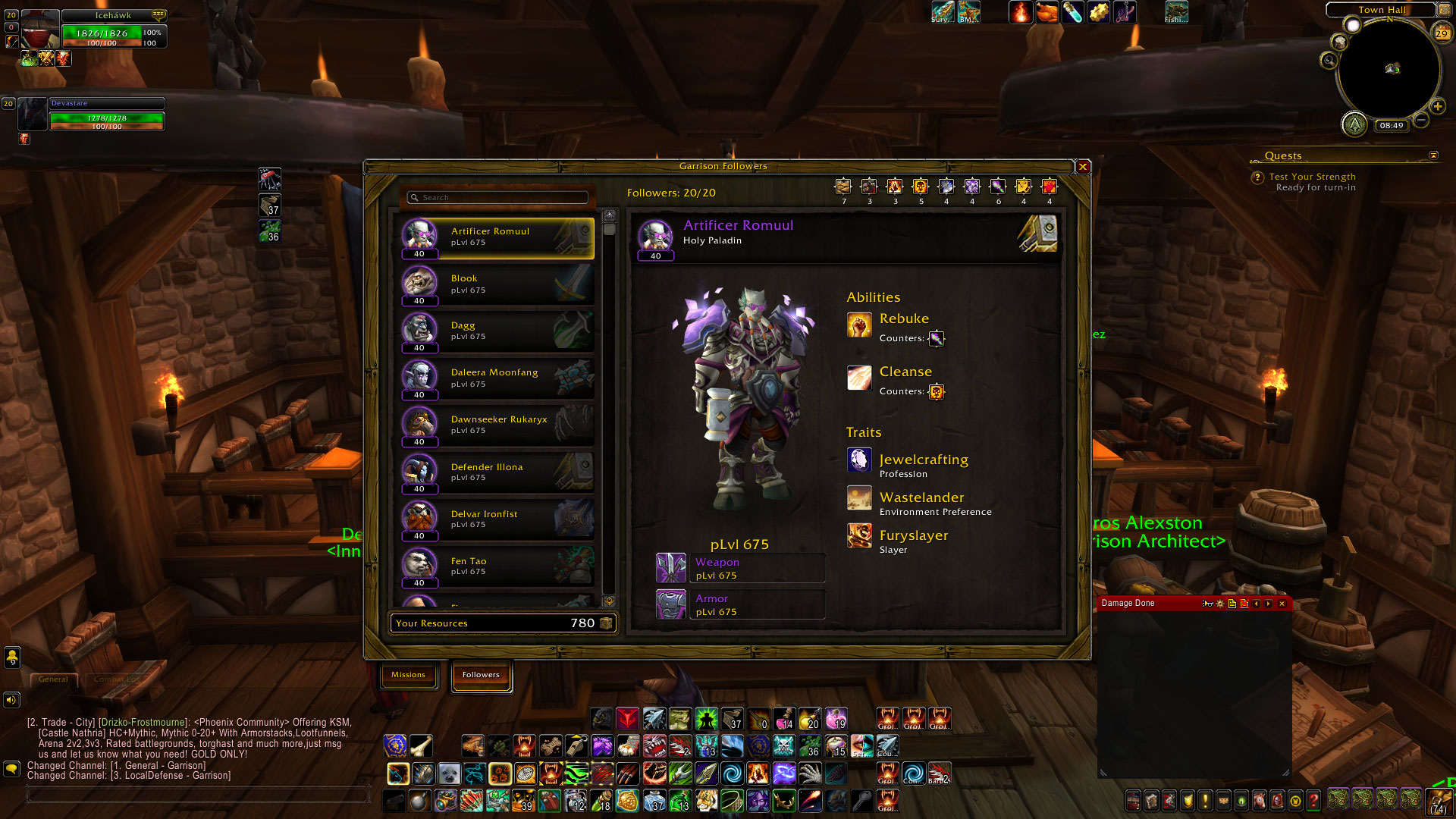Choose Fen Tao in follower list
This screenshot has width=1456, height=819.
pyautogui.click(x=497, y=566)
